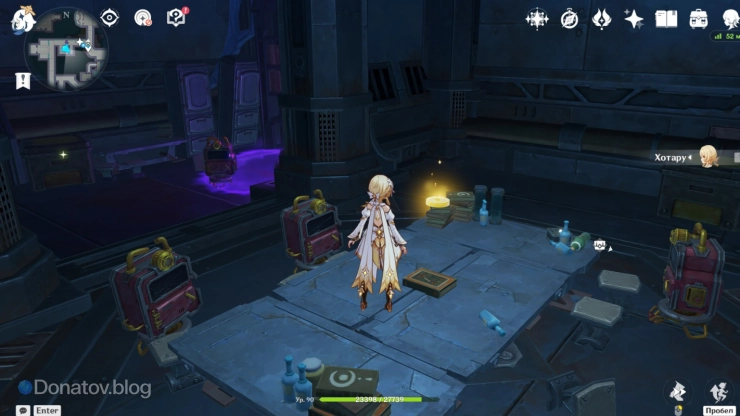
Task: Open the Paimon menu
Action: (x=24, y=20)
